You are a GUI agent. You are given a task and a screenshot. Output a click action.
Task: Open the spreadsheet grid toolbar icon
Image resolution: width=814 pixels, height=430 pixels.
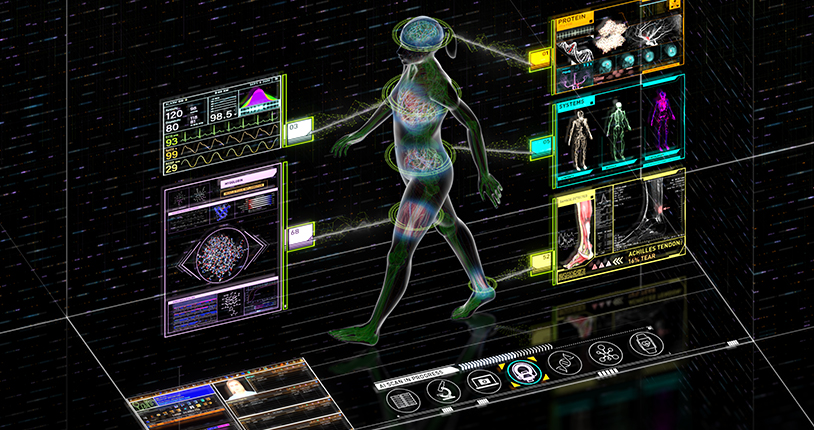click(x=401, y=401)
